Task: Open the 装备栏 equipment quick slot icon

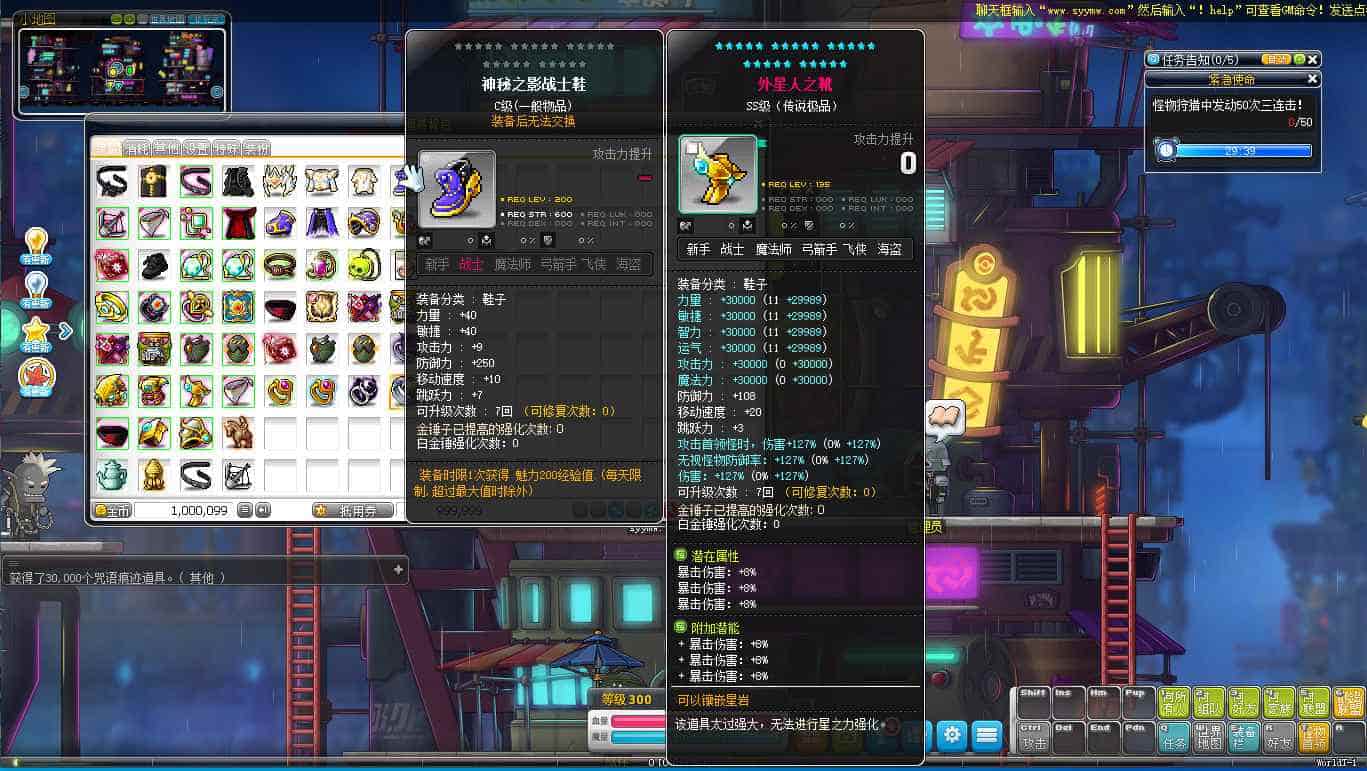Action: pos(1243,736)
